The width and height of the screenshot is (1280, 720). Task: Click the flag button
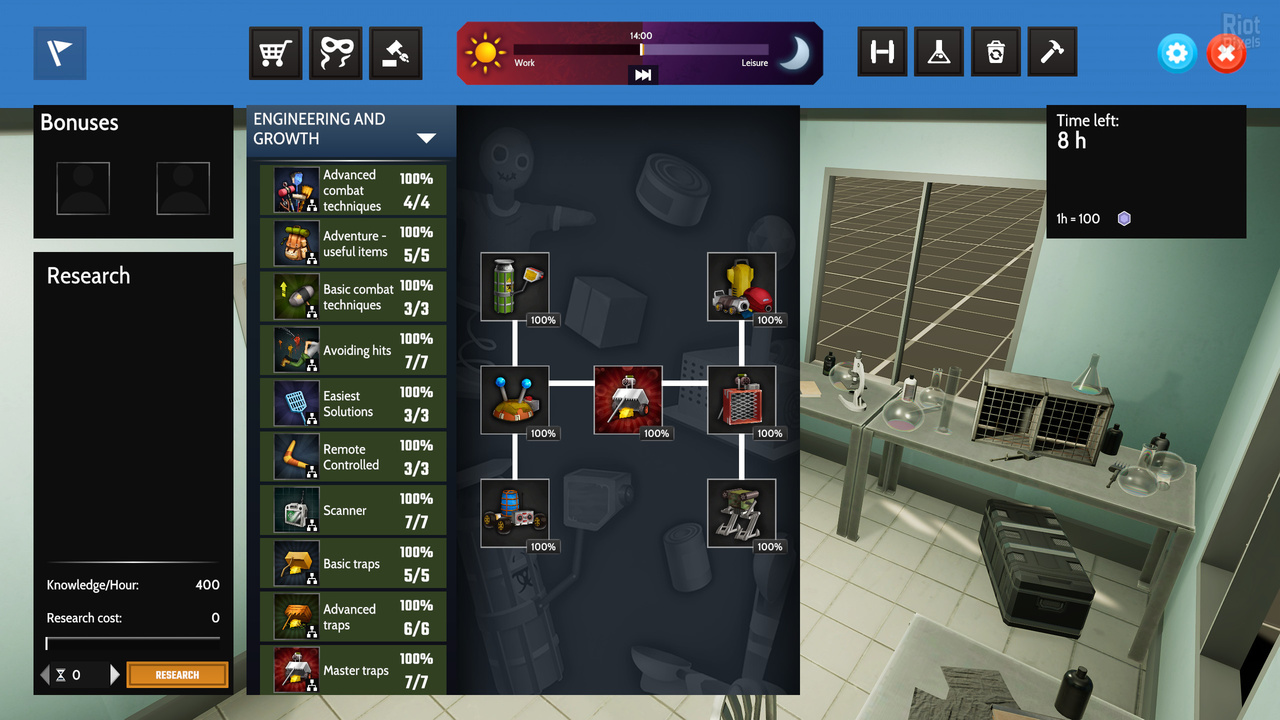[x=60, y=53]
